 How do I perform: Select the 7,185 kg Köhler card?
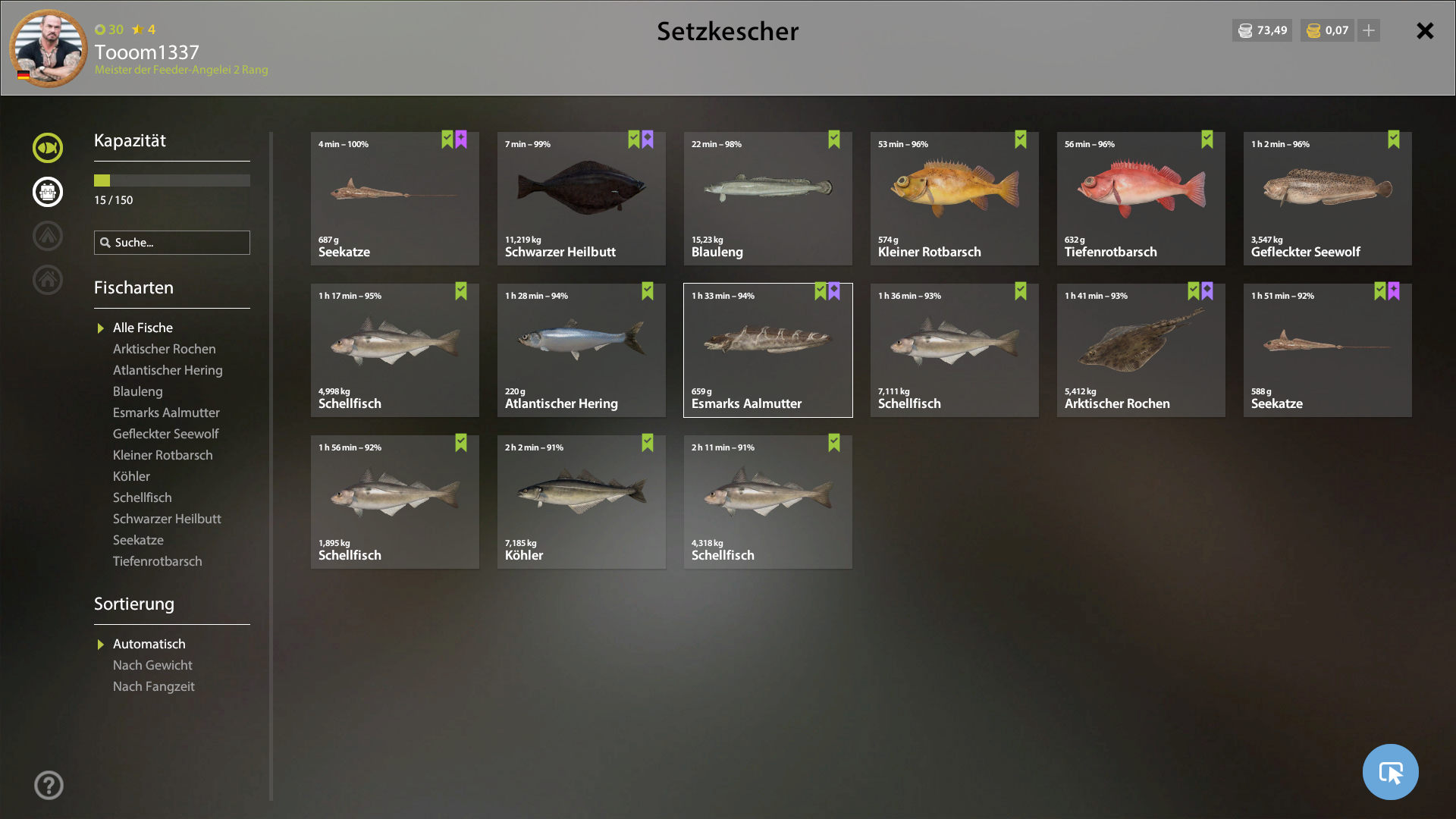click(581, 502)
